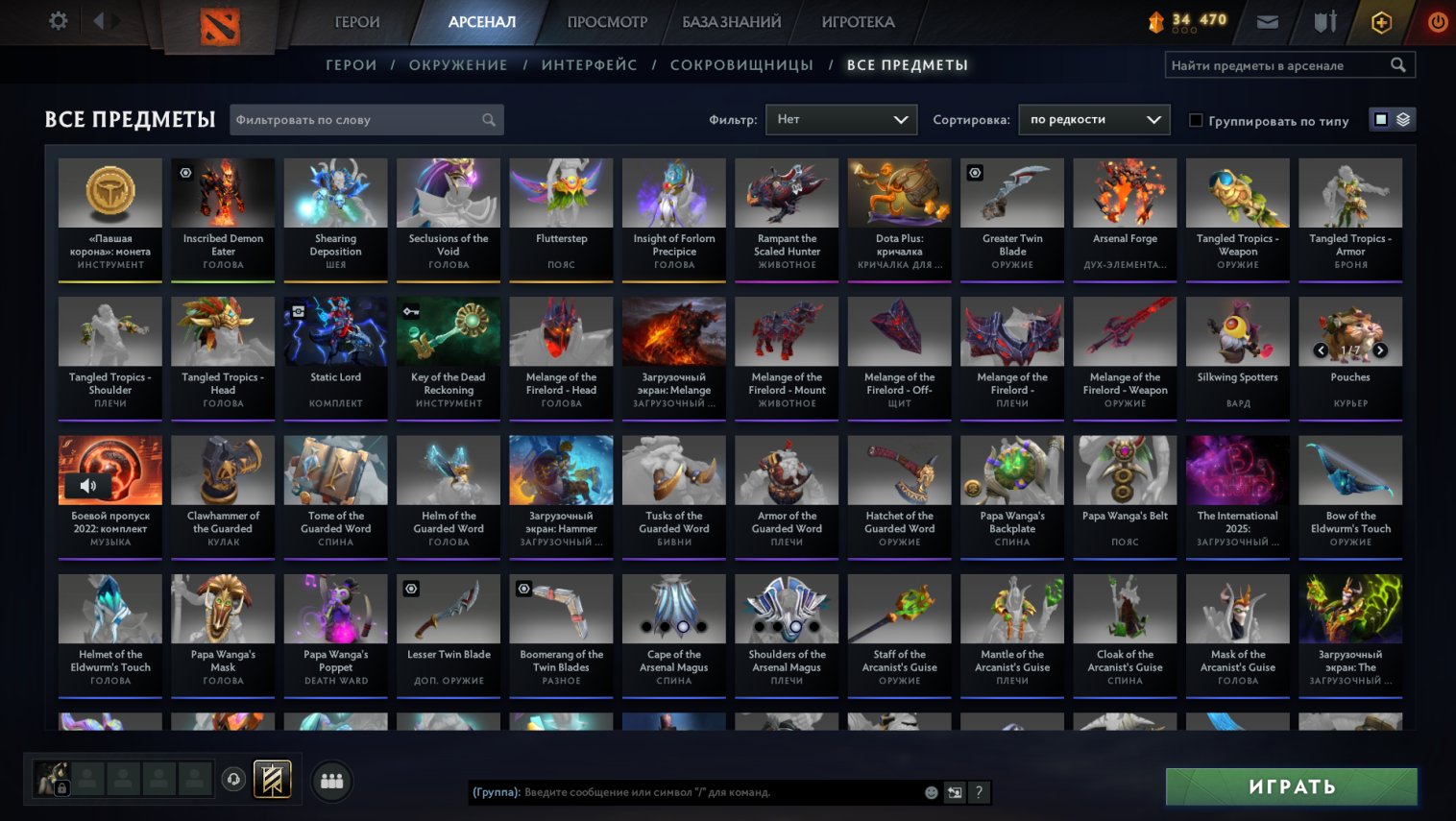Open the party members icon near chat
This screenshot has width=1456, height=821.
330,781
